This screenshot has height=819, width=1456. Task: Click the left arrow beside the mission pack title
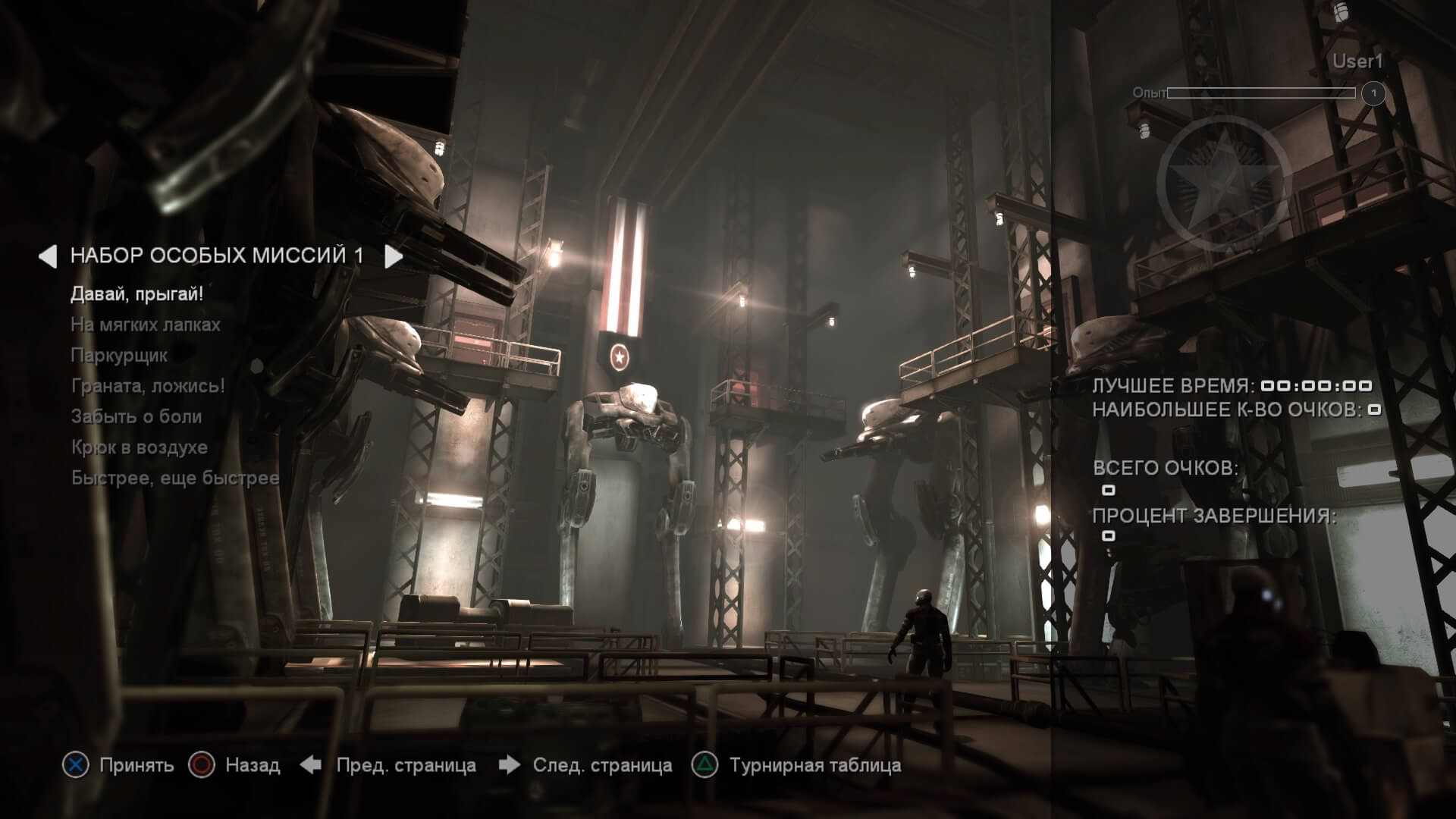click(x=48, y=256)
